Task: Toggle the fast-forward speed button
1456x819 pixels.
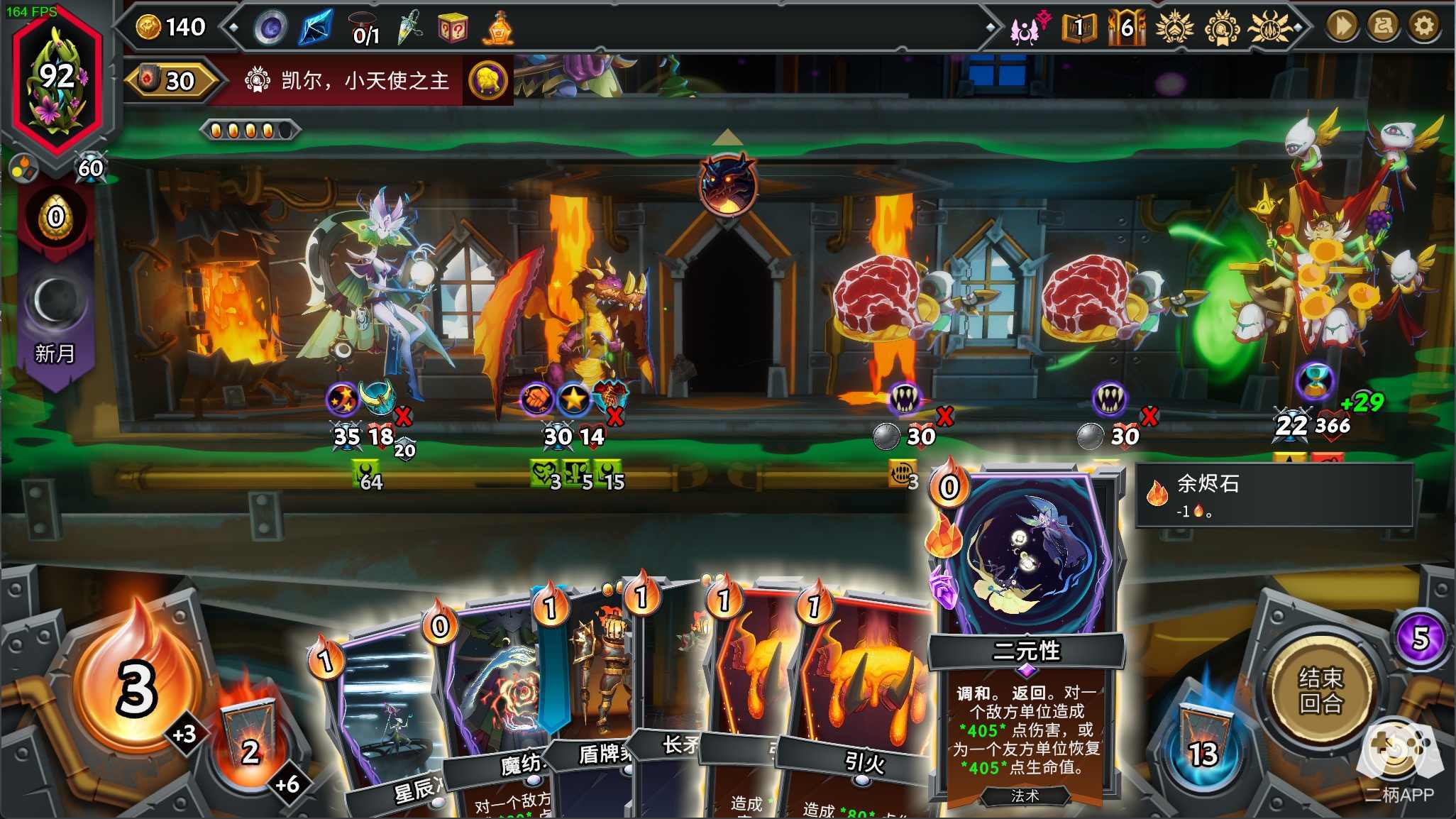Action: tap(1341, 26)
